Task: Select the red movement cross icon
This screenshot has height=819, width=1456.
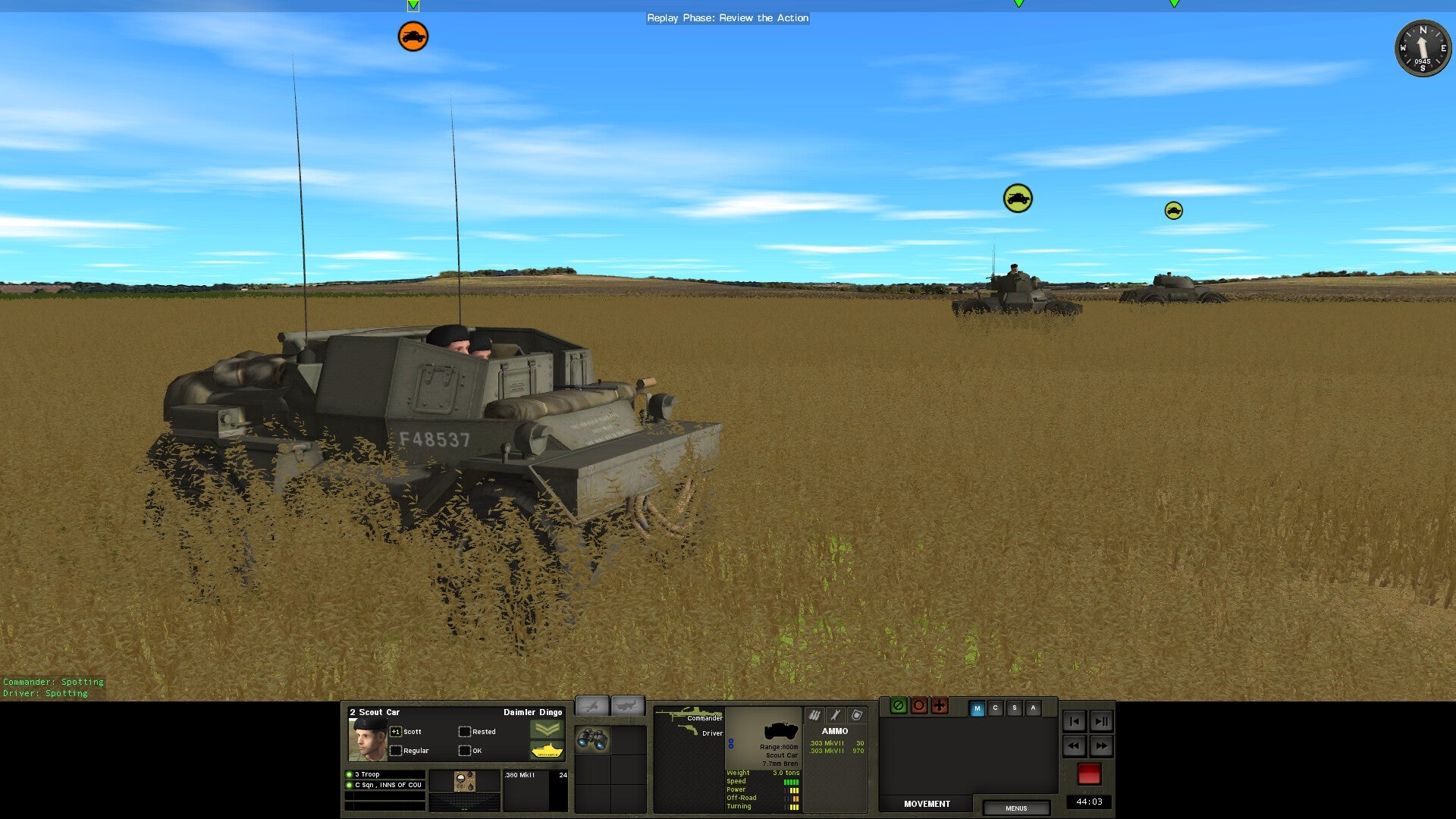Action: pos(940,705)
